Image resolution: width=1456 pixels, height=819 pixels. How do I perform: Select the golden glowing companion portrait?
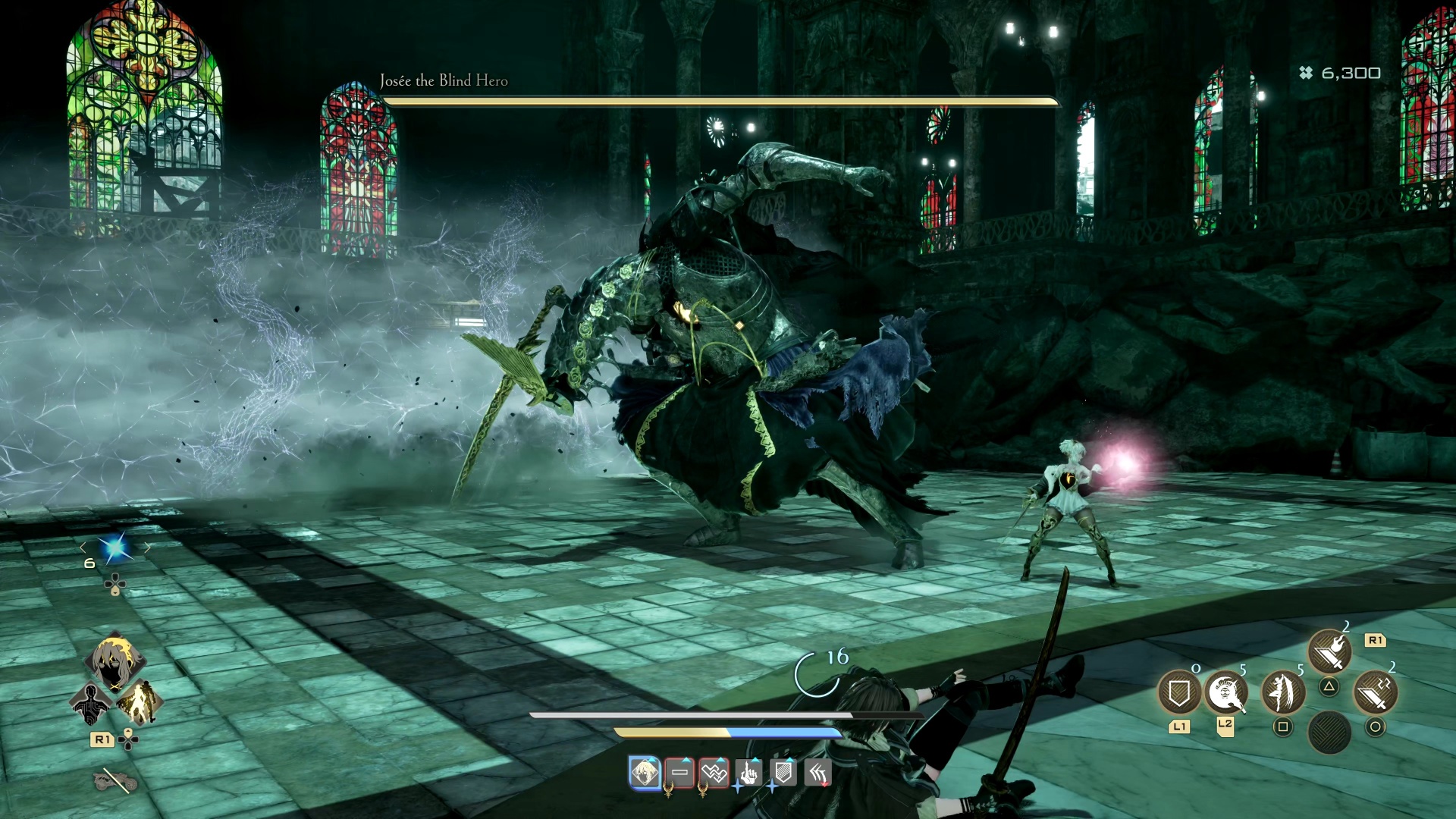pos(140,703)
